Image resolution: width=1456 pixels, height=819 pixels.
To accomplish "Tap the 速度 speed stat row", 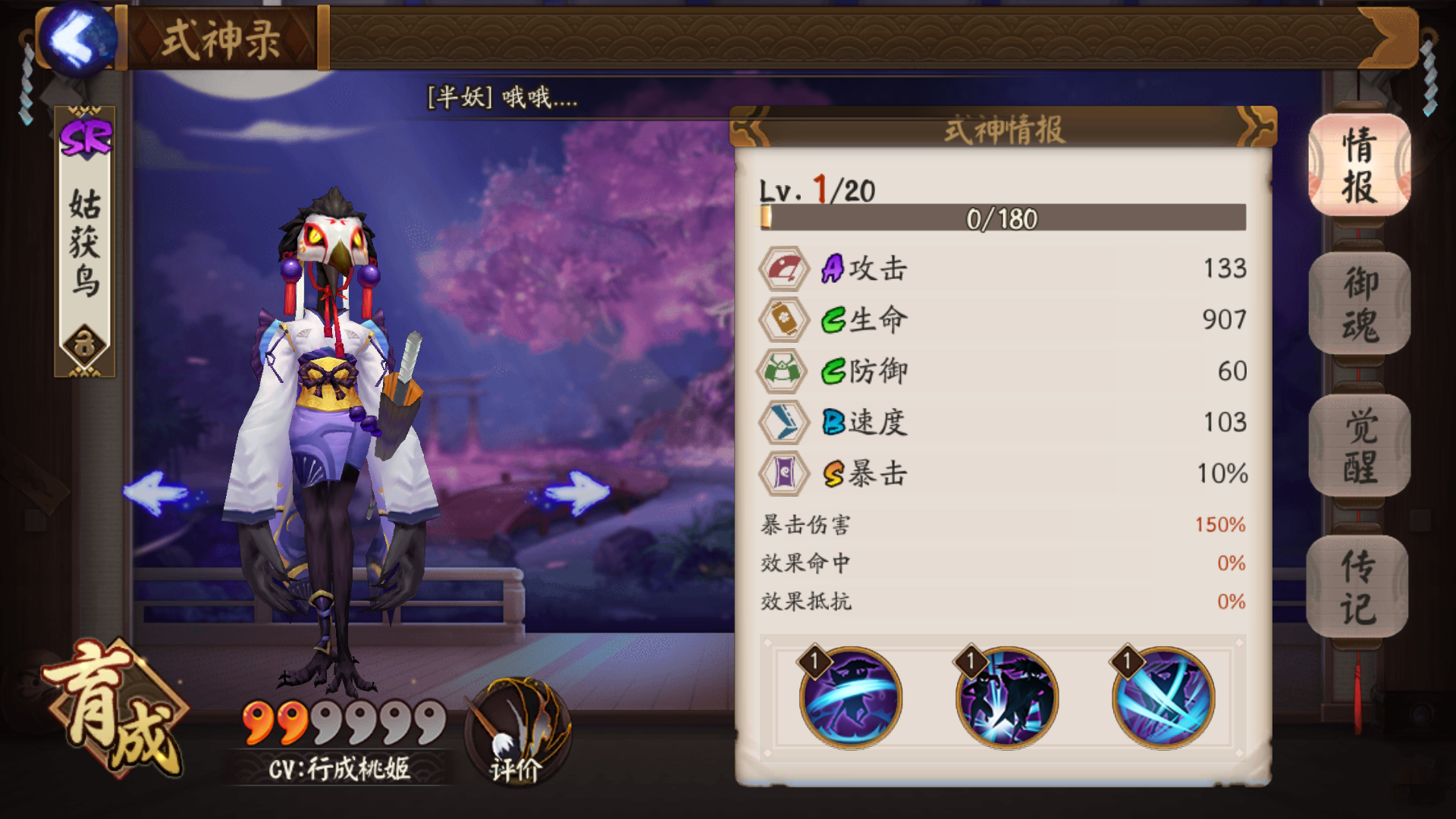I will (x=1003, y=422).
